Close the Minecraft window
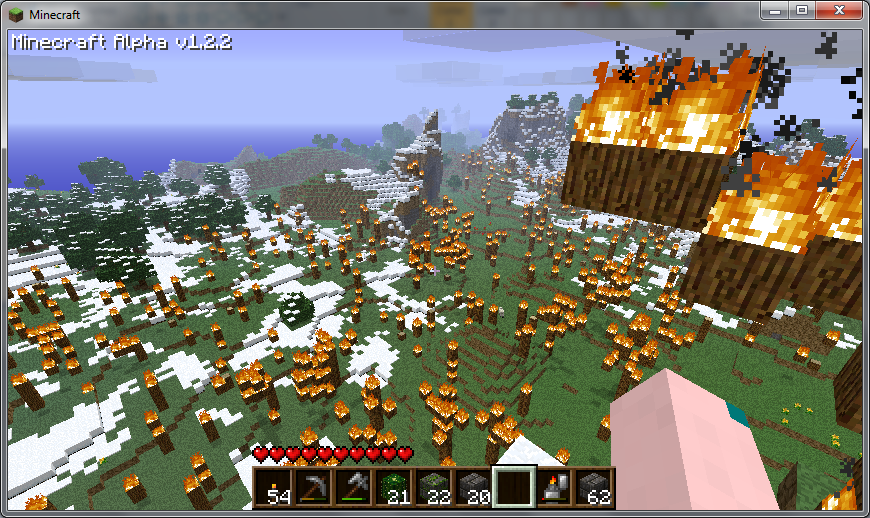 838,10
